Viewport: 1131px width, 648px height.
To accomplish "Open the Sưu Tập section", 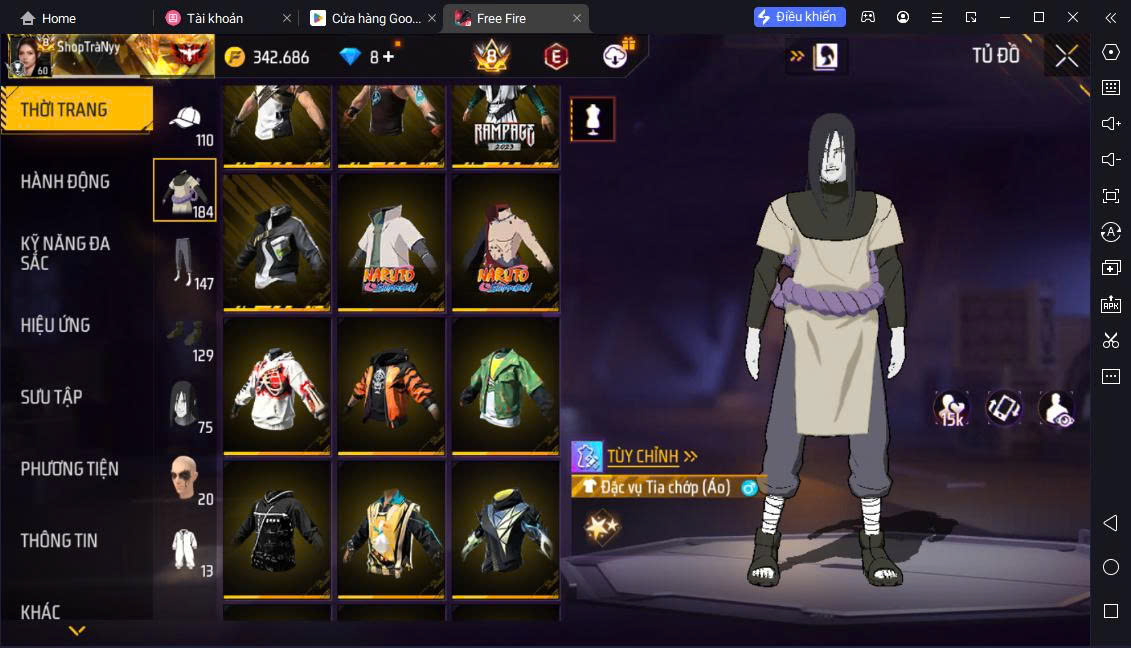I will [x=51, y=397].
